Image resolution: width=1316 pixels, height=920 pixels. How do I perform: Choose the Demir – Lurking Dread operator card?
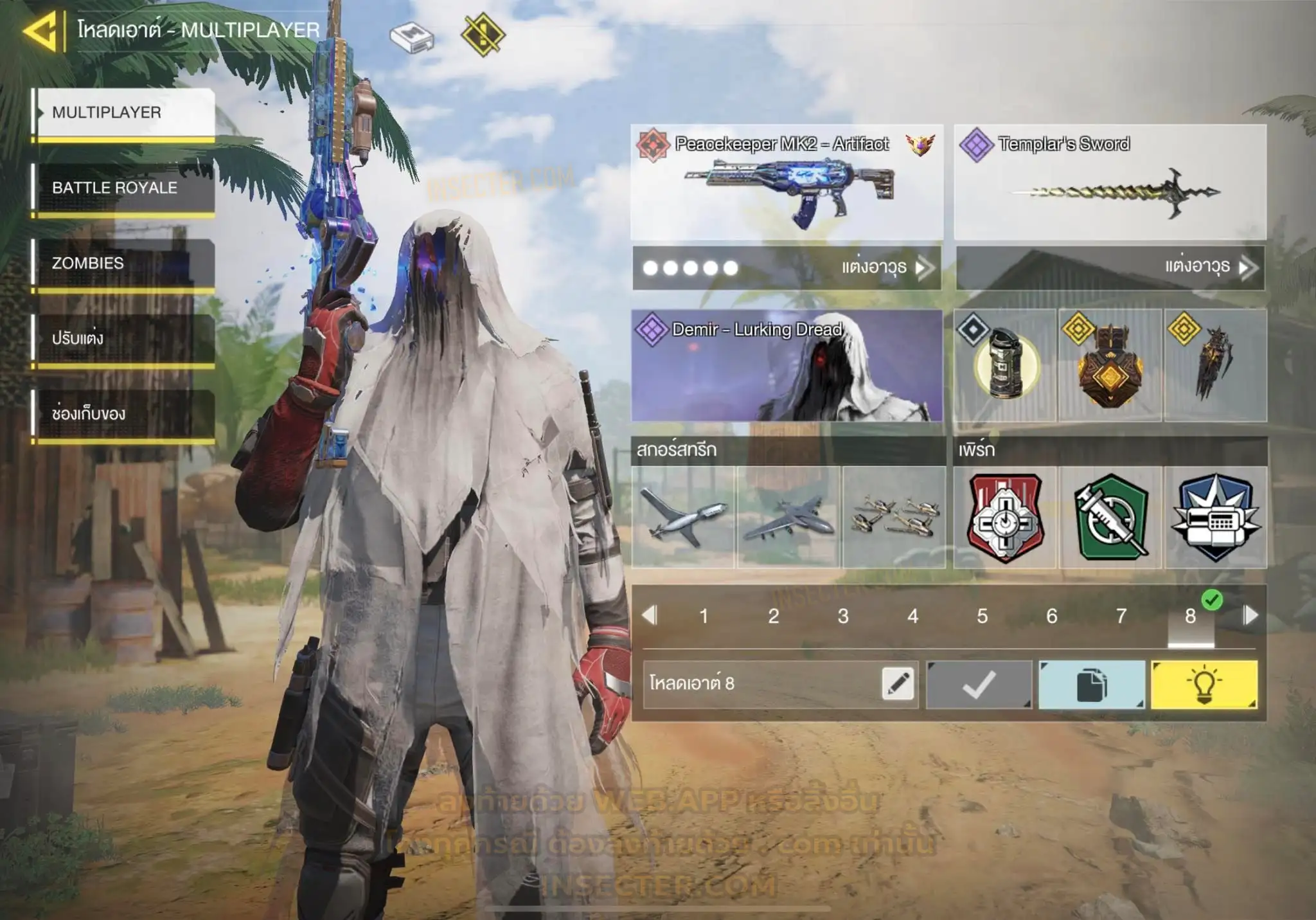pos(787,365)
